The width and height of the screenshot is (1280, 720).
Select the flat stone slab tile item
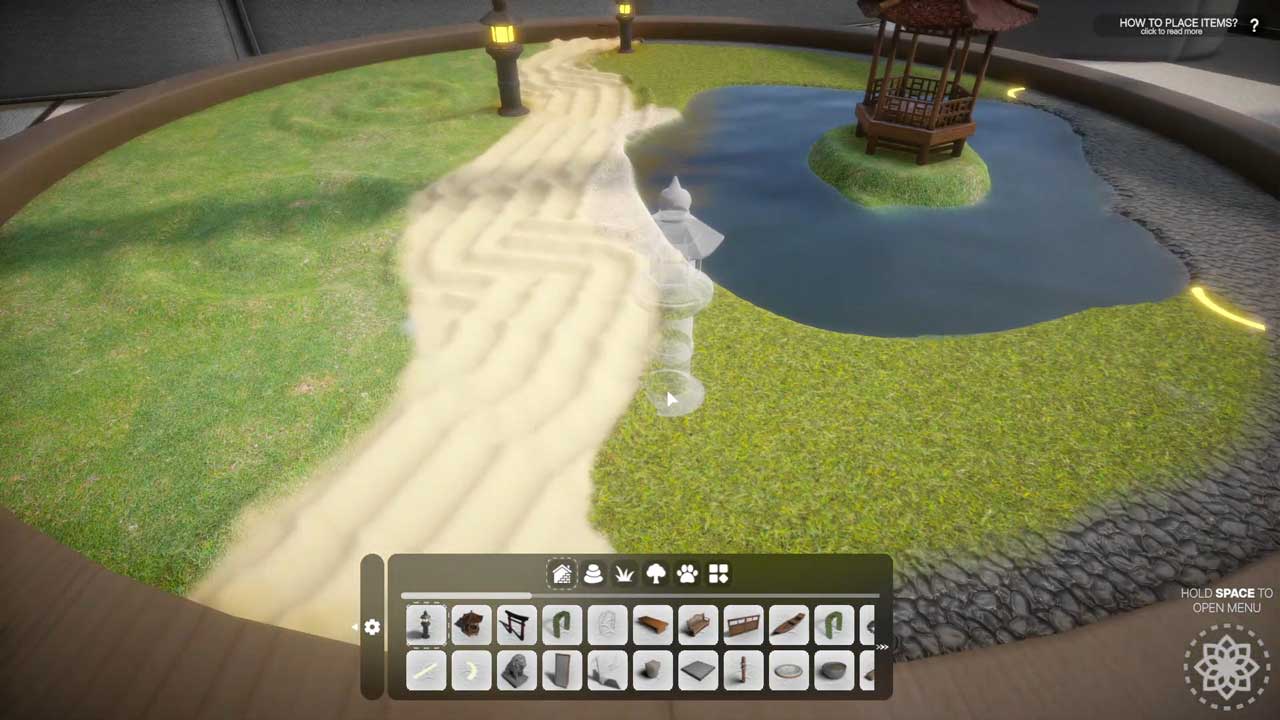coord(697,670)
